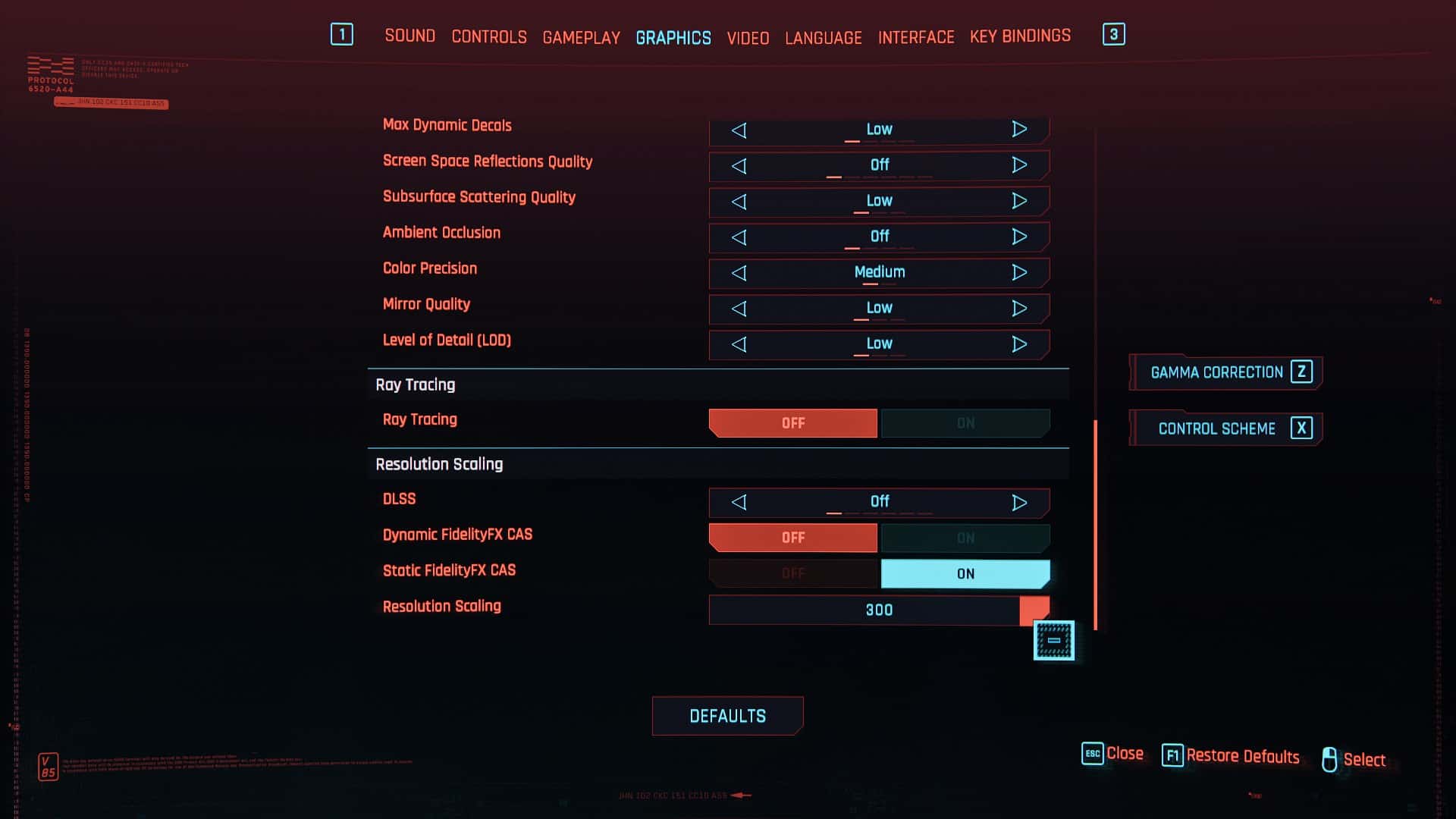
Task: Raise Subsurface Scattering Quality via right arrow
Action: tap(1020, 200)
